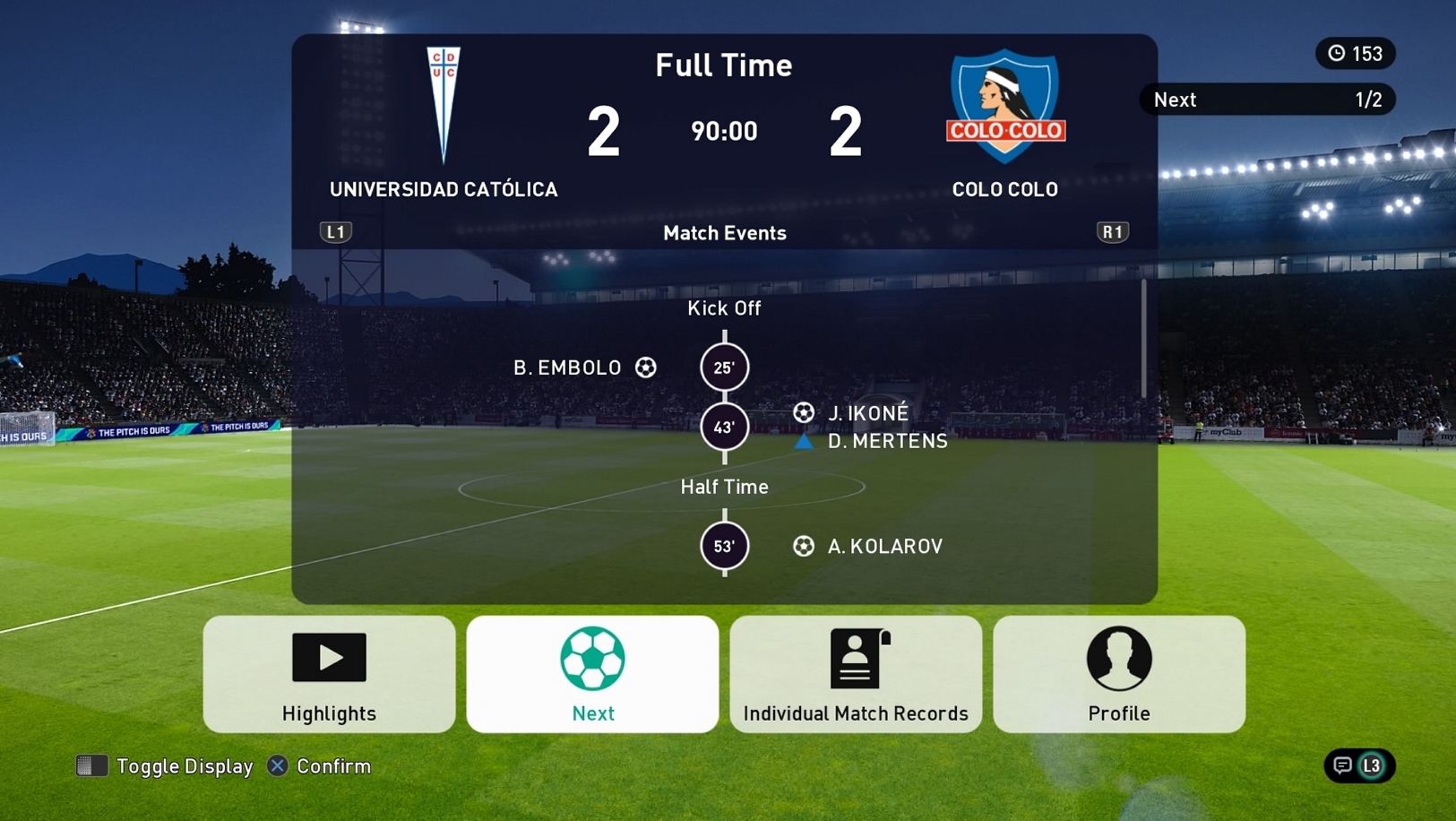Open Individual Match Records

coord(856,674)
